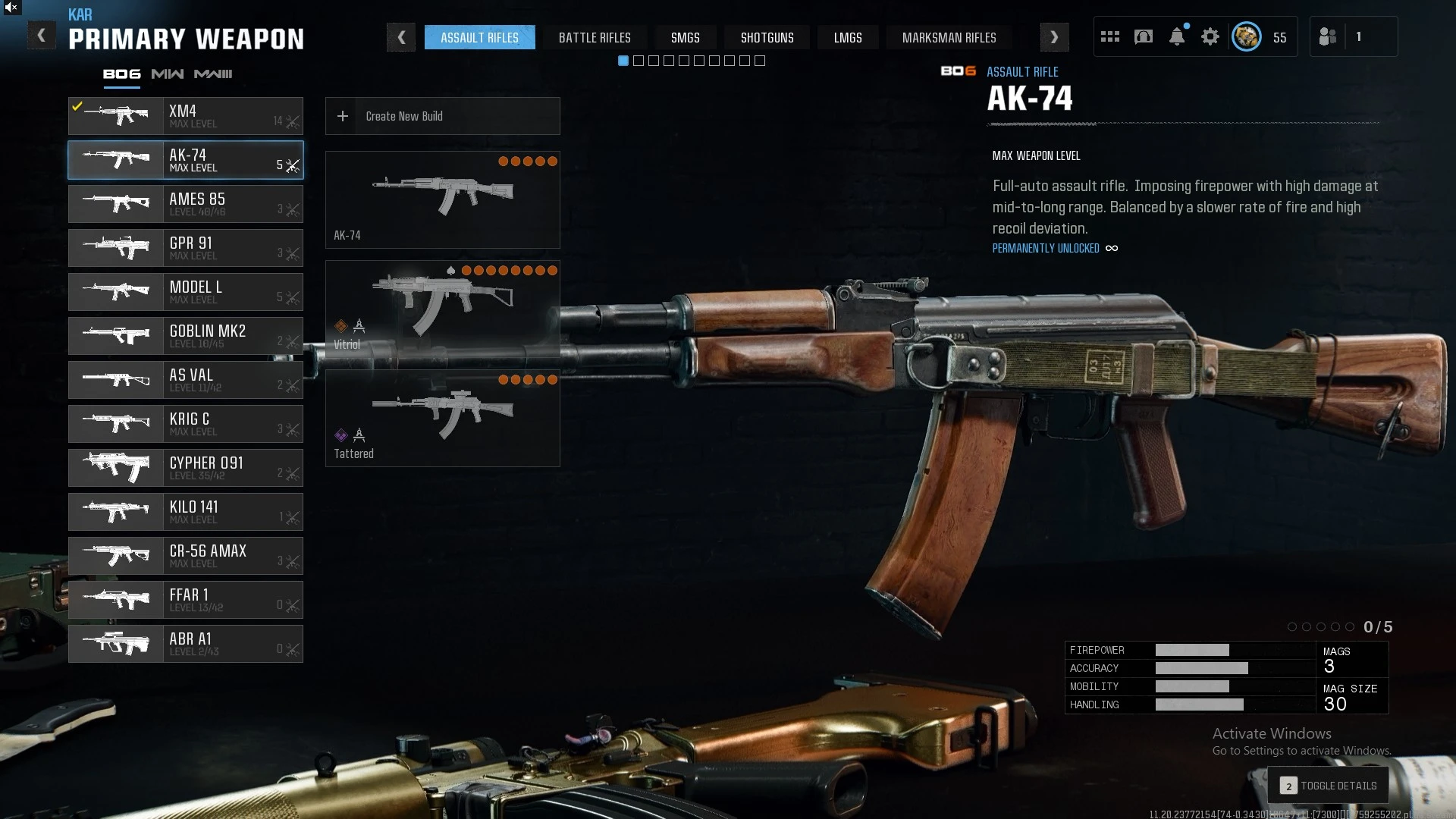Select the FFAR 1 weapon row
The height and width of the screenshot is (819, 1456).
pos(186,600)
